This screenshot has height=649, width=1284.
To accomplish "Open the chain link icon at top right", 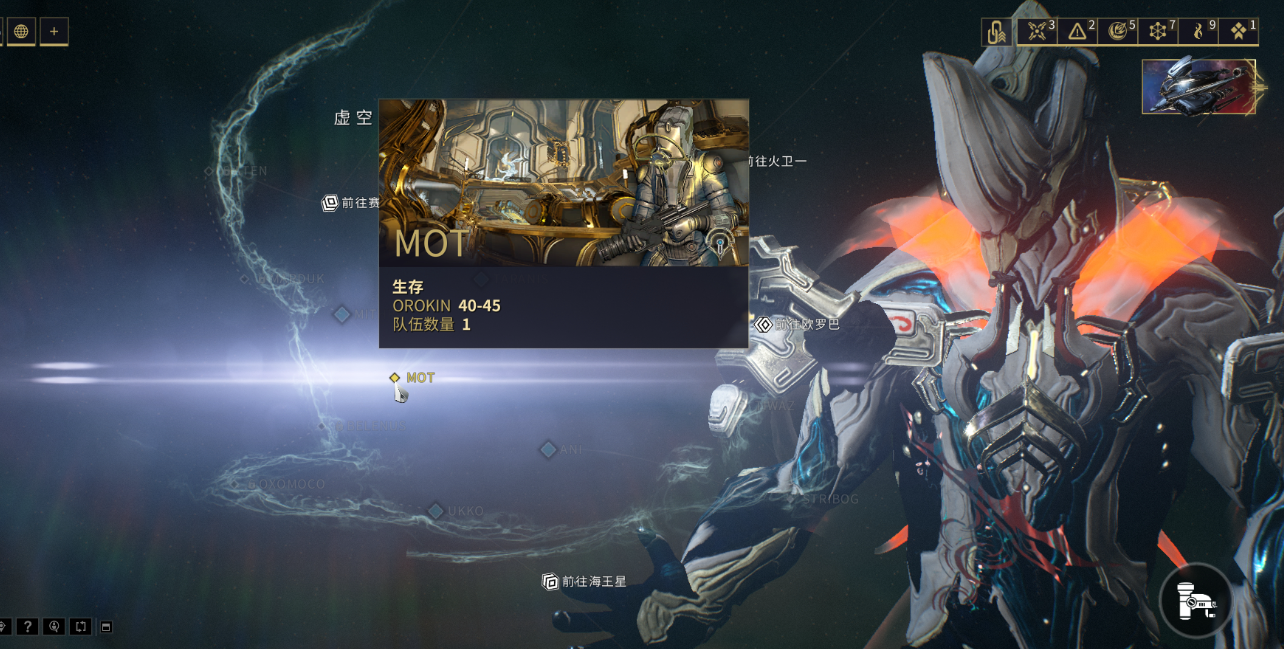I will pos(996,32).
